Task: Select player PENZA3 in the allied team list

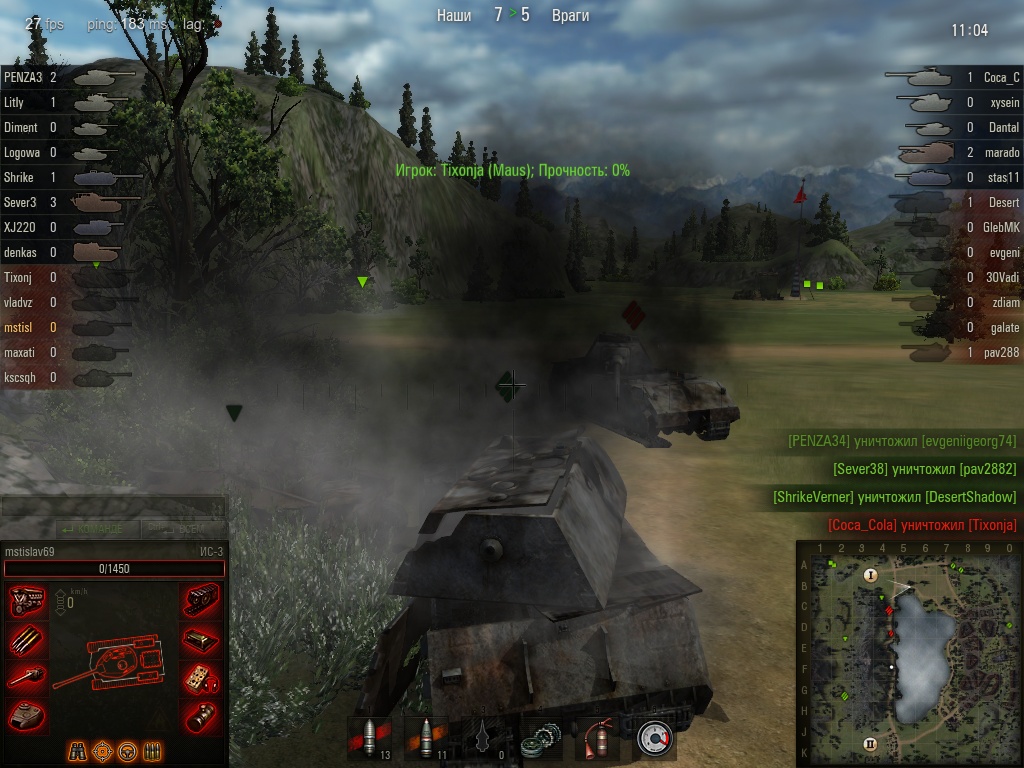Action: point(22,76)
